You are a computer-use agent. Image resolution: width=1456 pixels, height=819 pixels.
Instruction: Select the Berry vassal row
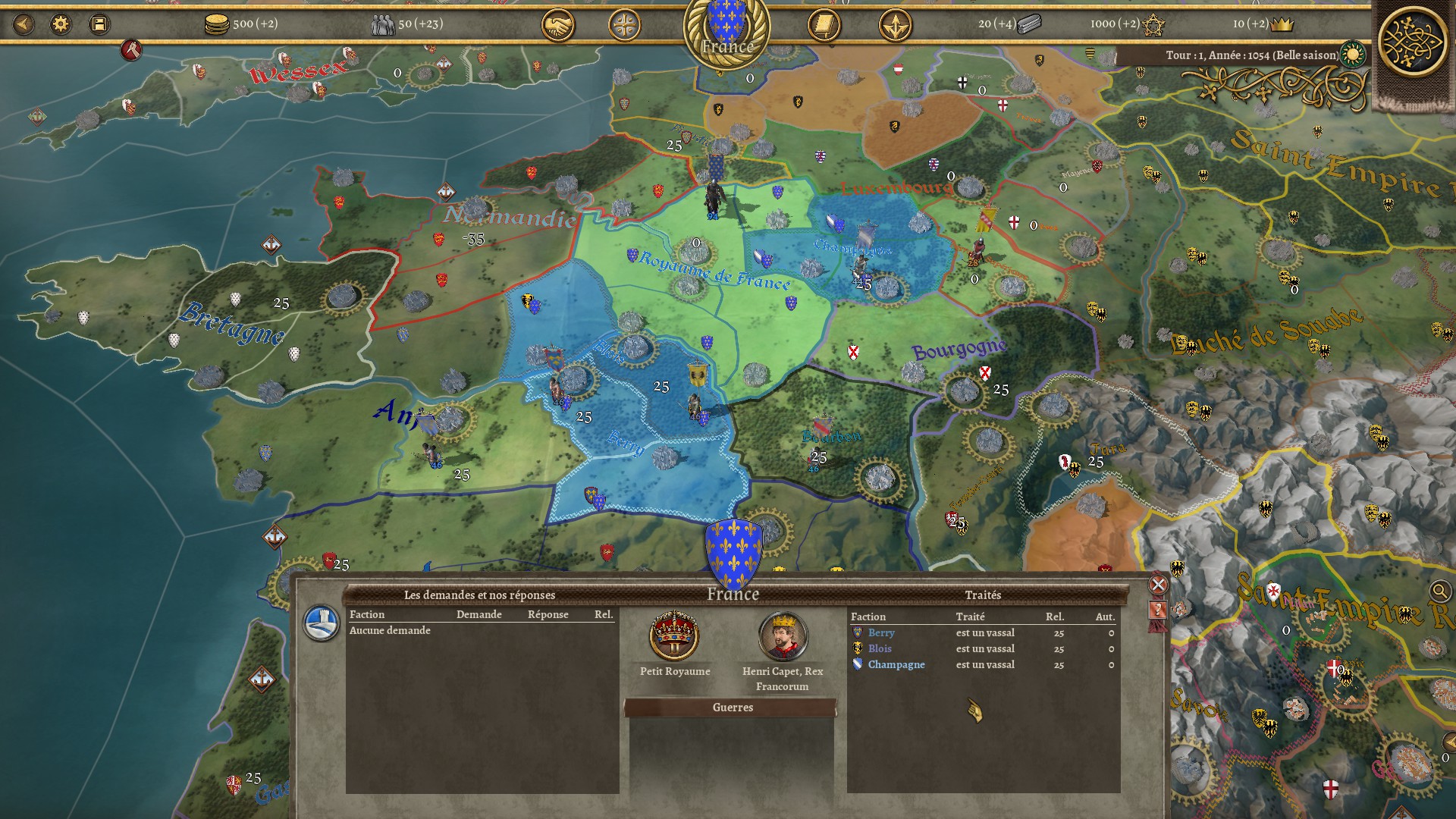pyautogui.click(x=983, y=633)
